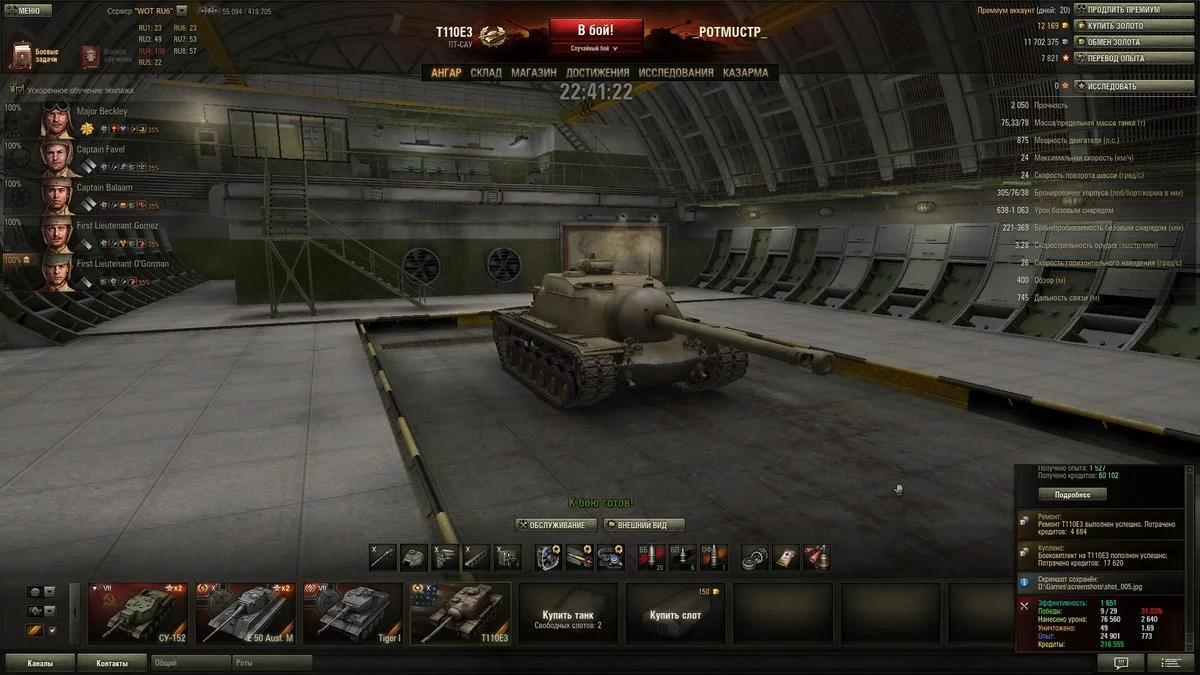Open Внешний вид customization
1200x675 pixels.
[644, 525]
